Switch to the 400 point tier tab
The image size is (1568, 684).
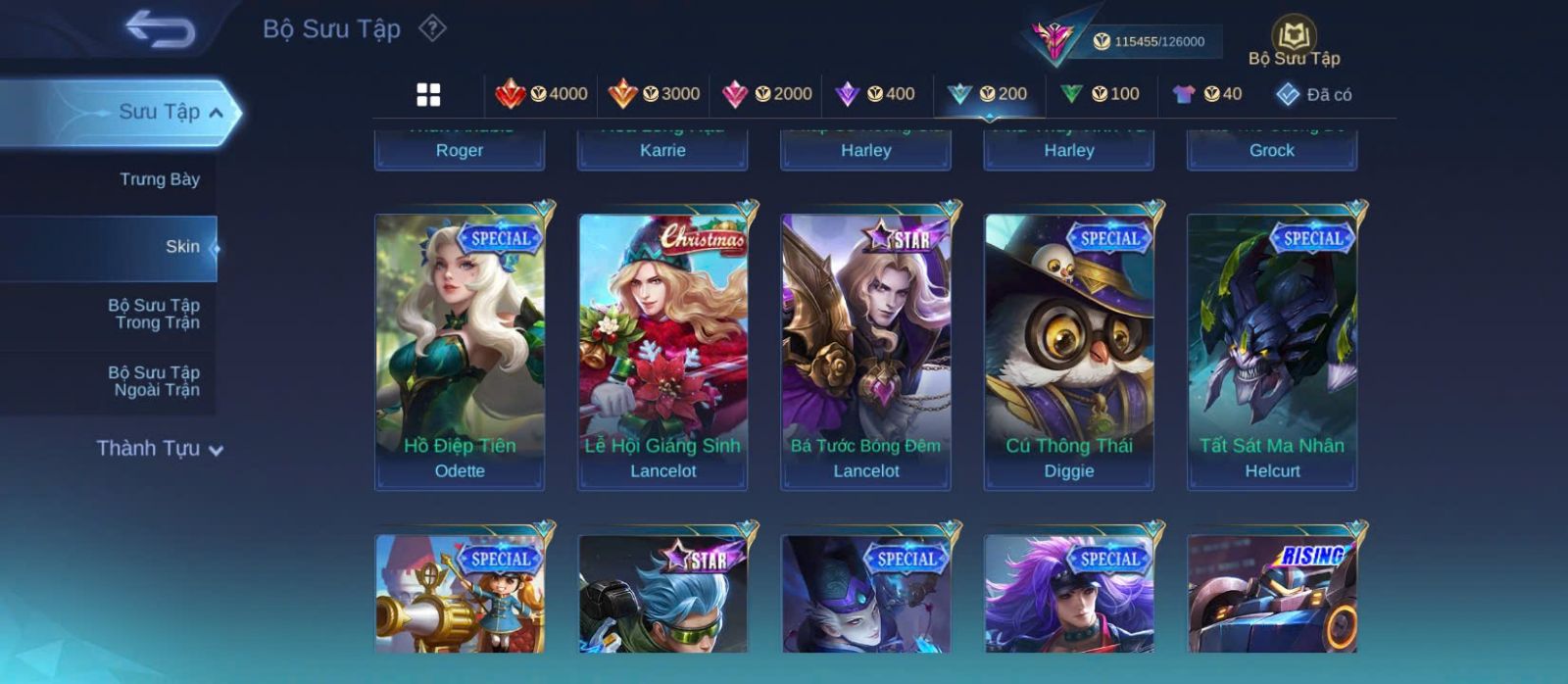click(x=874, y=94)
